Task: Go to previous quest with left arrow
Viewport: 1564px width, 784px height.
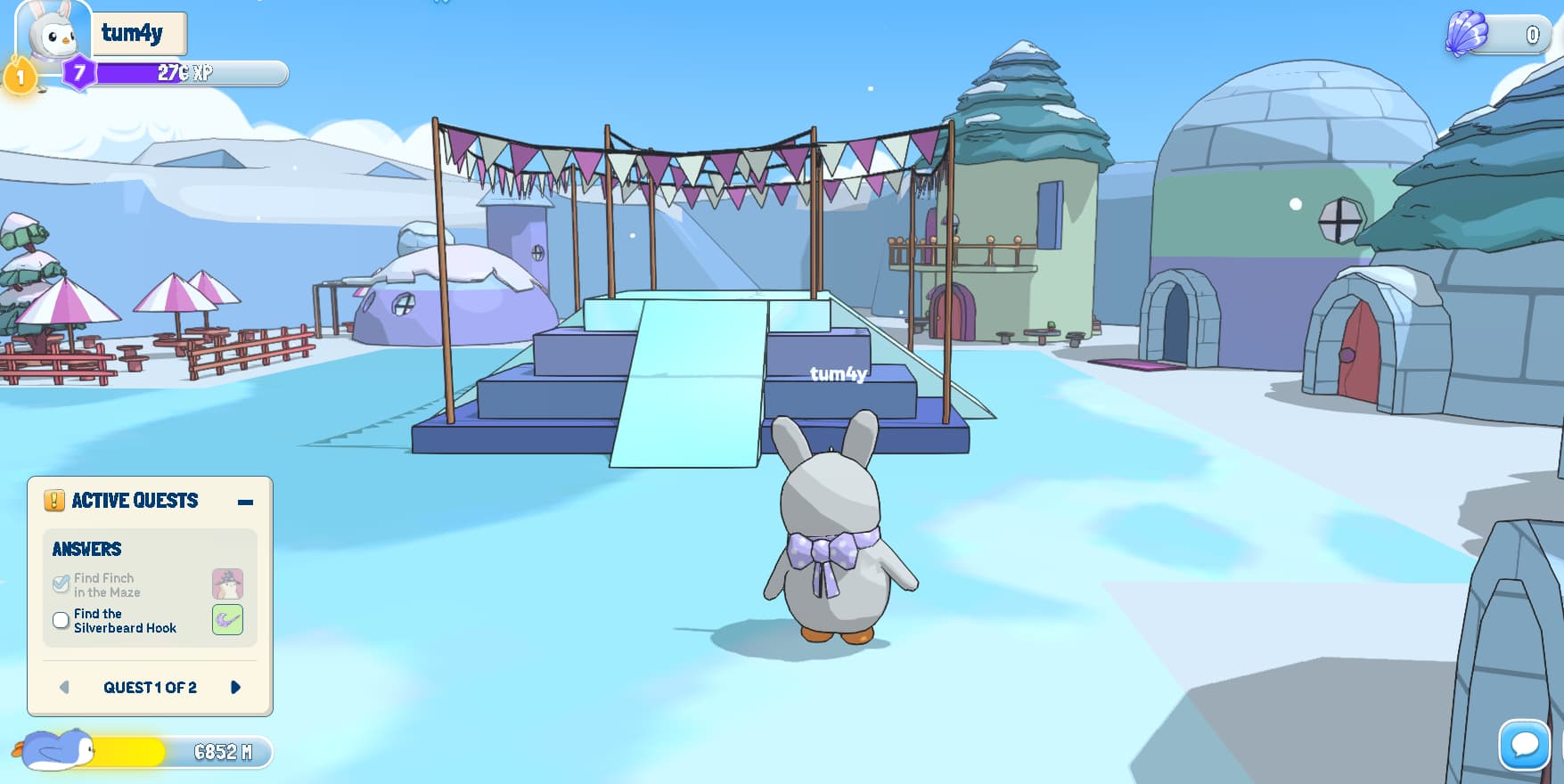Action: [x=64, y=687]
